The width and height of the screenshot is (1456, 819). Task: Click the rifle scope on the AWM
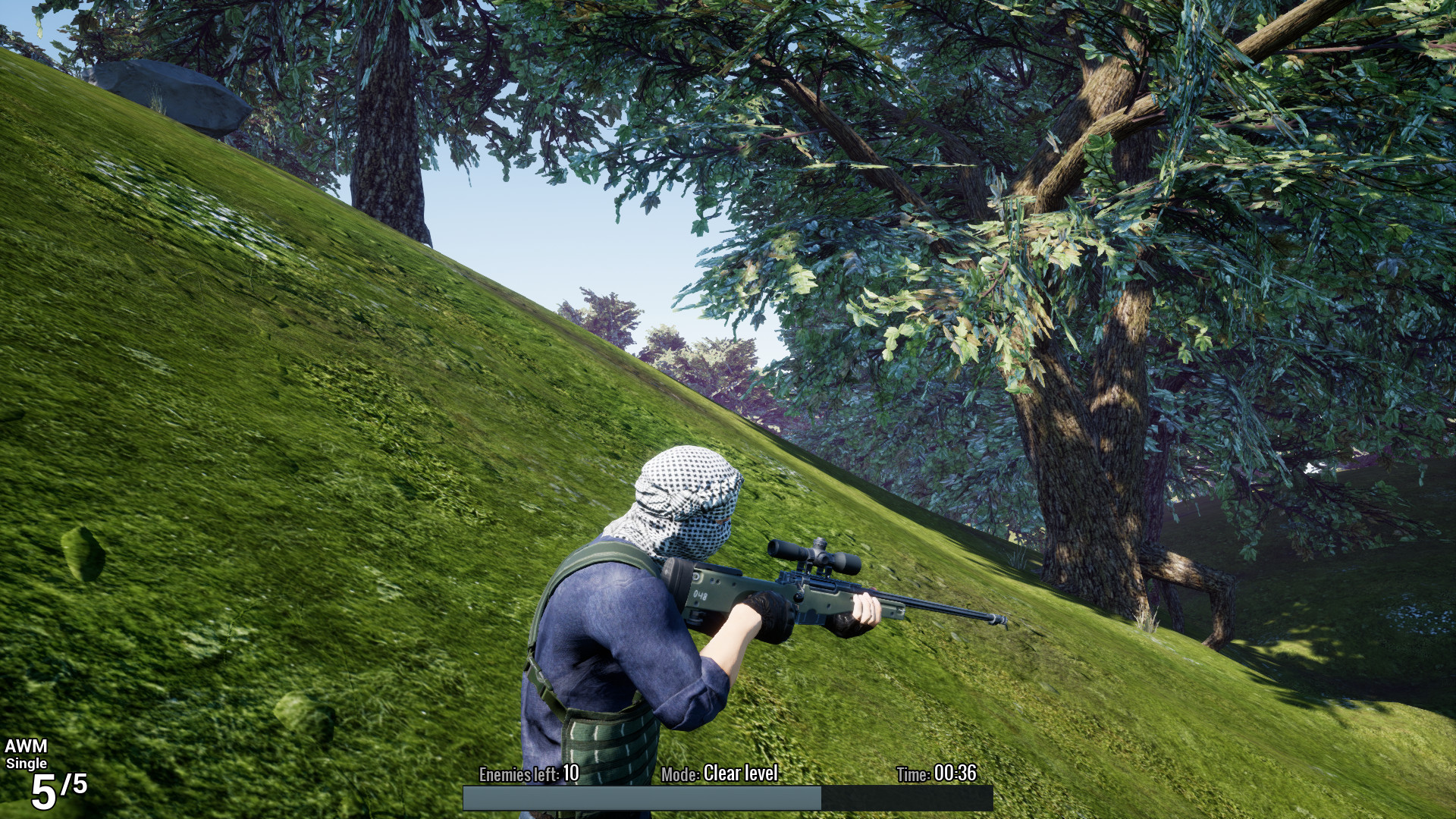[x=813, y=556]
